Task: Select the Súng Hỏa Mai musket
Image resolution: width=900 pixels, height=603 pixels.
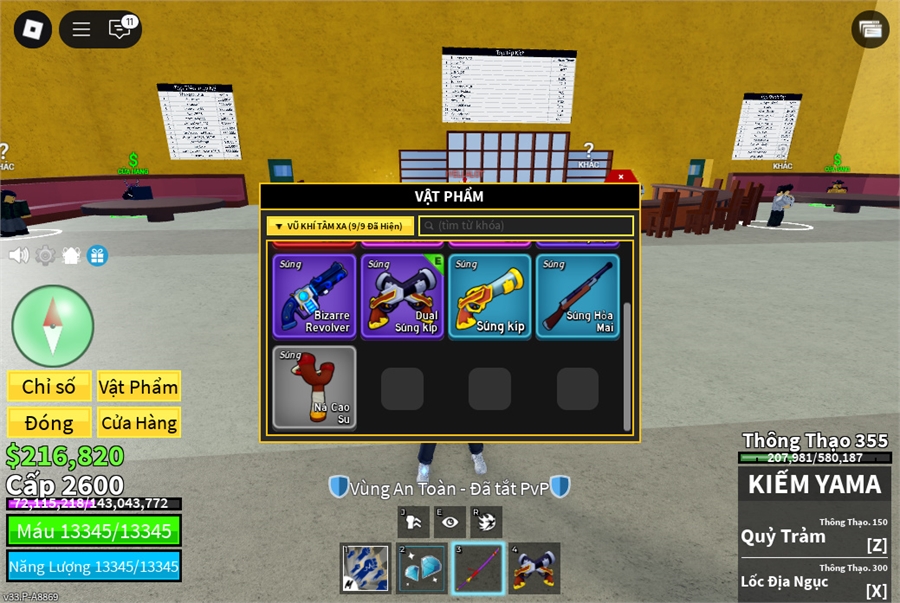Action: (578, 296)
